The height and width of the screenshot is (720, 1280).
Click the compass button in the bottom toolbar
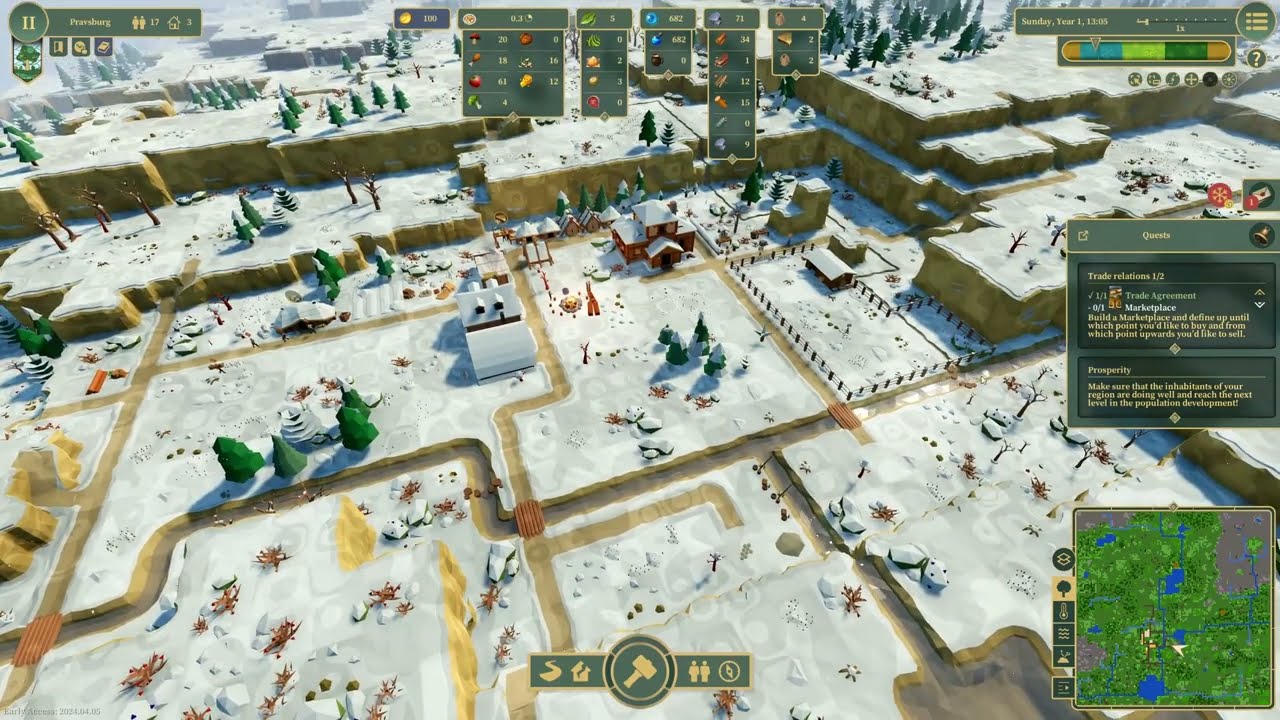730,671
